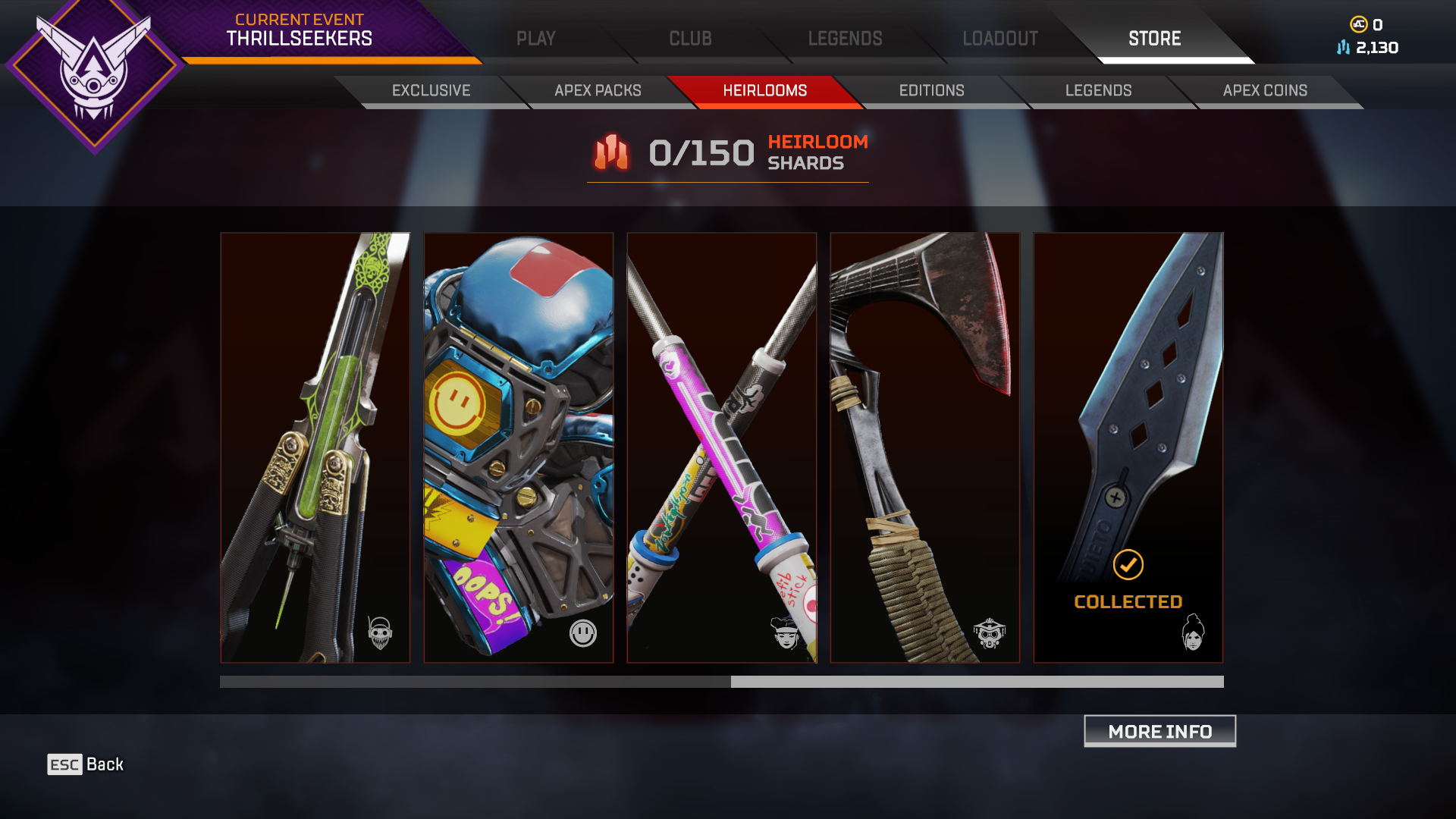The image size is (1456, 819).
Task: Switch to the Exclusive store tab
Action: [430, 90]
